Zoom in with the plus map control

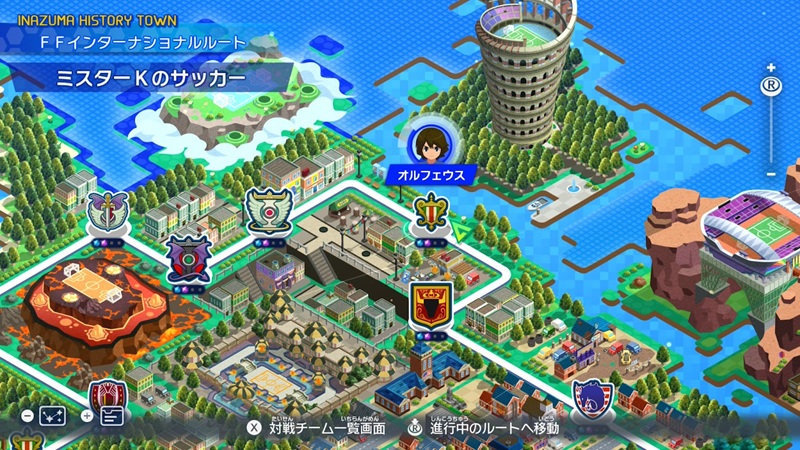[x=770, y=67]
